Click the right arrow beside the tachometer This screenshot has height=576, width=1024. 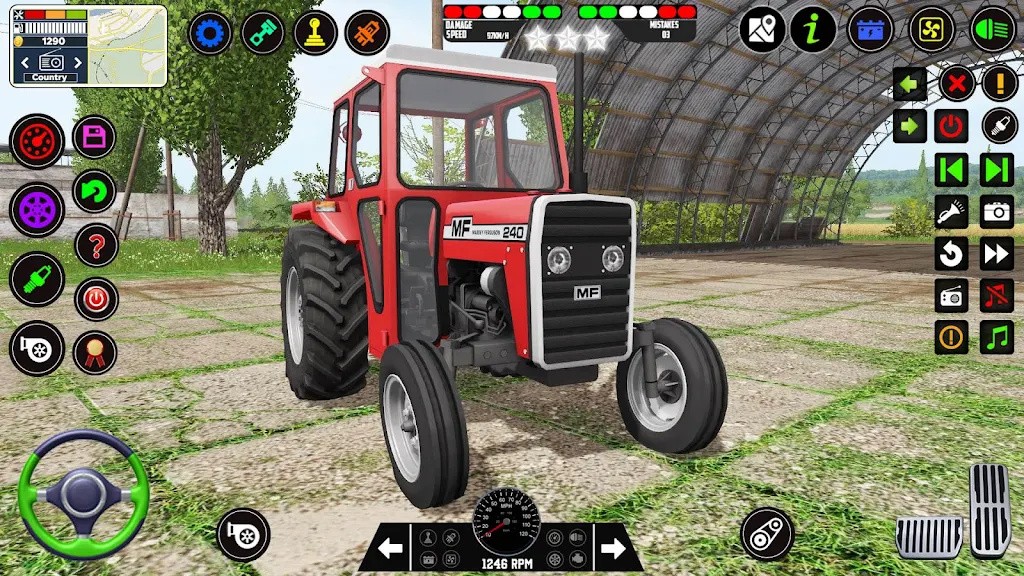click(613, 548)
